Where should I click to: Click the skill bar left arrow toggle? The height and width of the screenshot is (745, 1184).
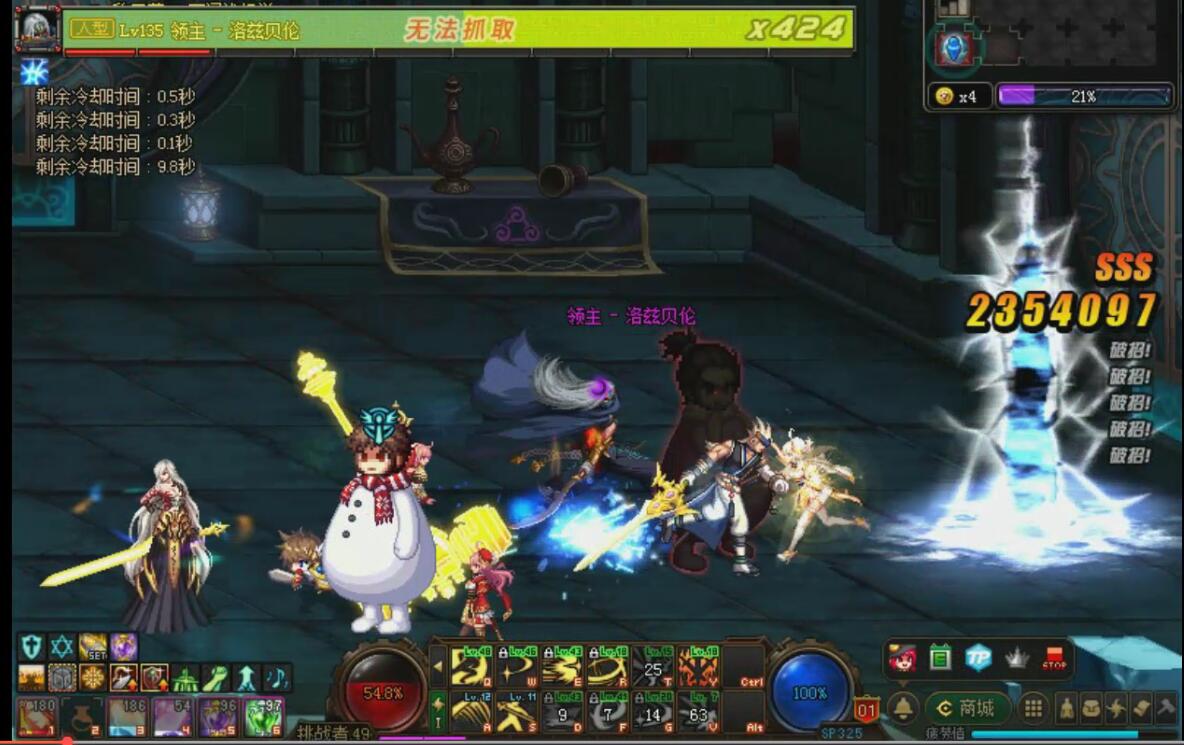[437, 666]
